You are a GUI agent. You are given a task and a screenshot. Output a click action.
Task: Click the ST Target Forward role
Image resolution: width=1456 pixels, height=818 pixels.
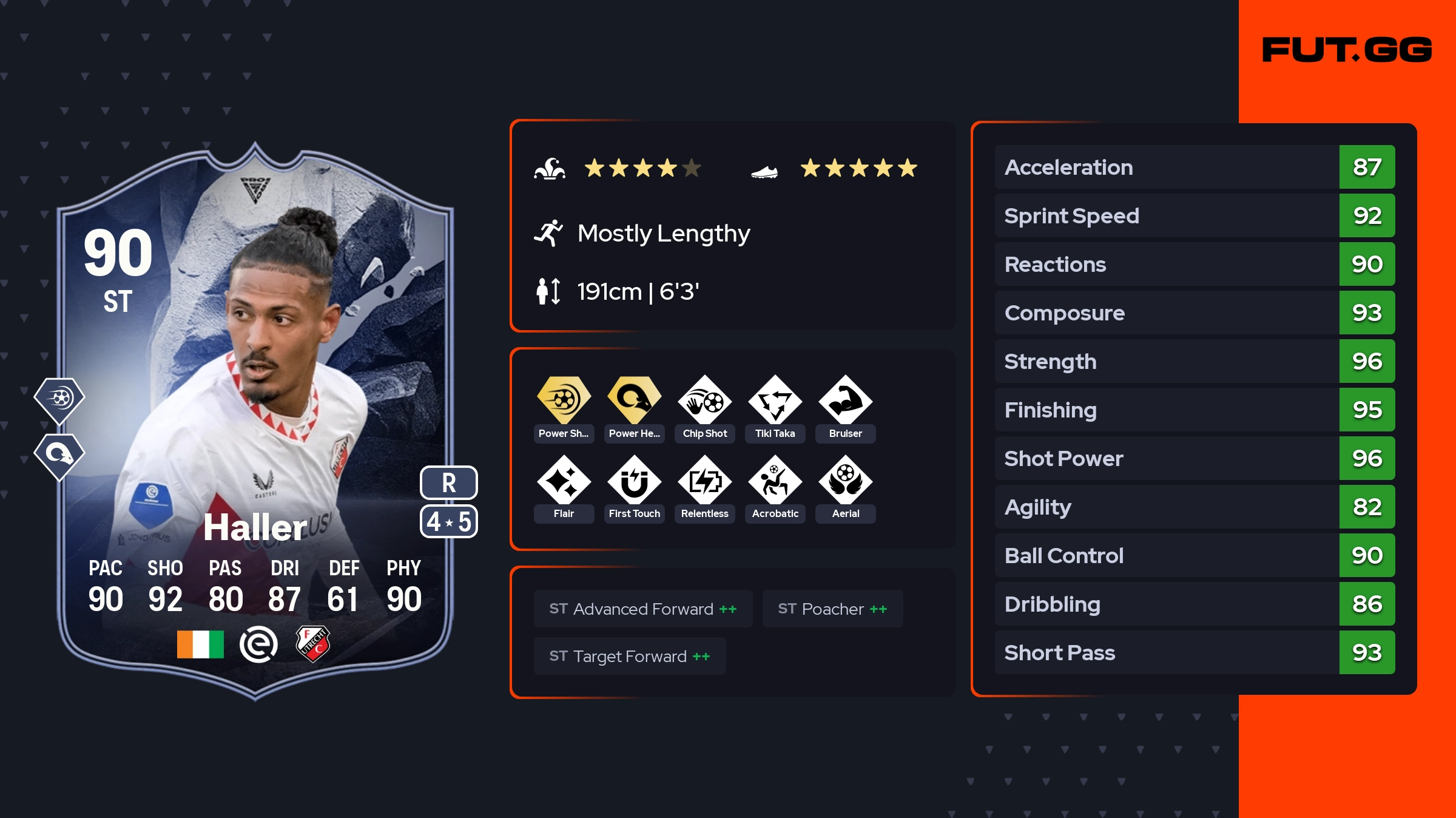pos(629,656)
